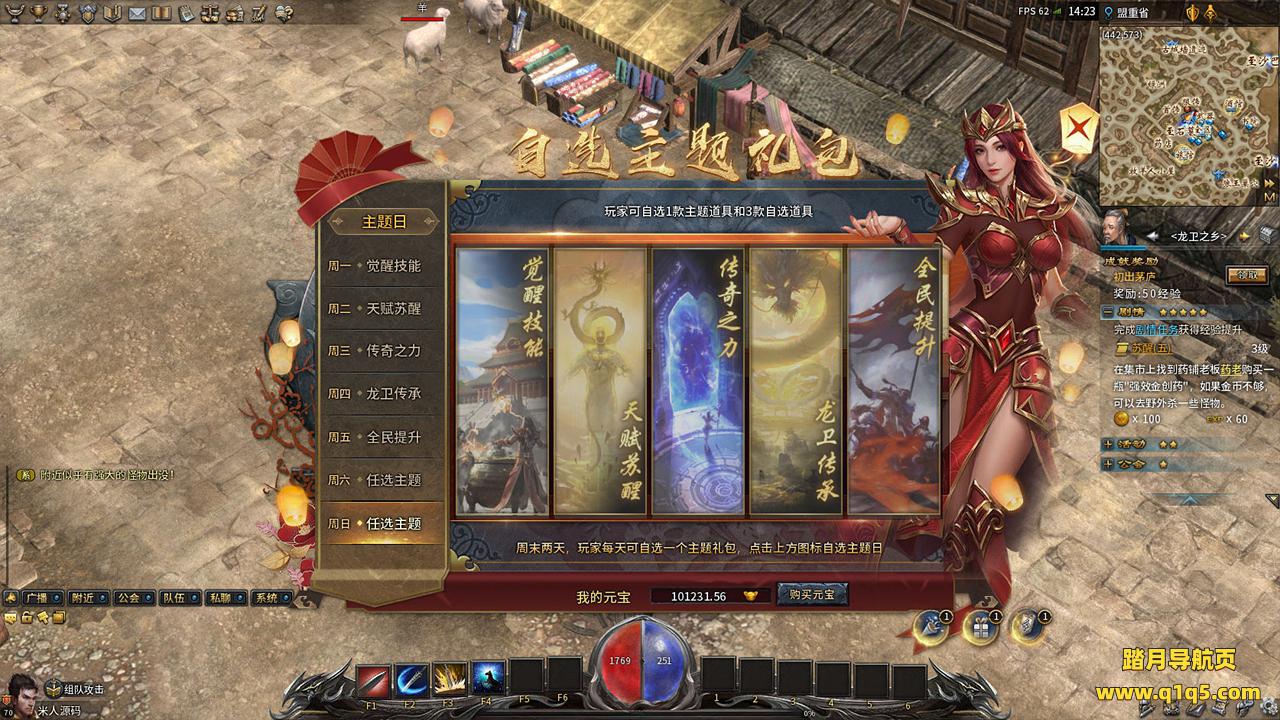Expand the 活动 section in tracker

tap(1108, 444)
